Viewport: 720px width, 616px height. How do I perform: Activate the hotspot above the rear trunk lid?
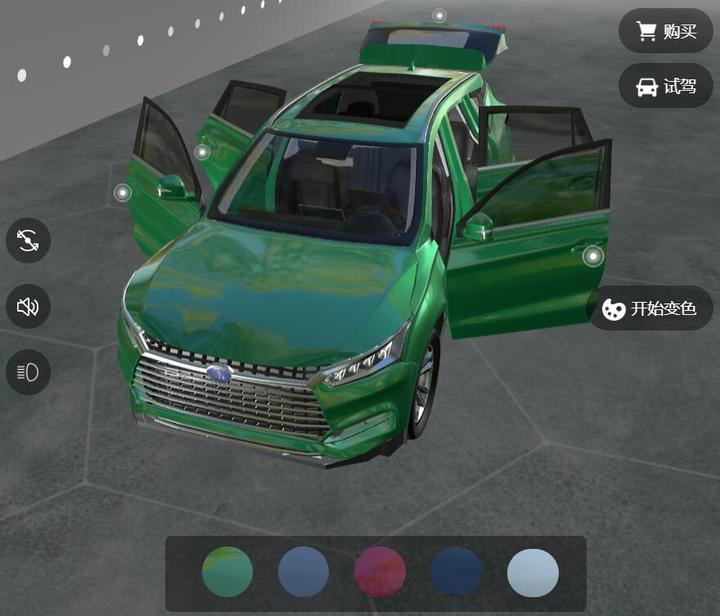[x=439, y=16]
